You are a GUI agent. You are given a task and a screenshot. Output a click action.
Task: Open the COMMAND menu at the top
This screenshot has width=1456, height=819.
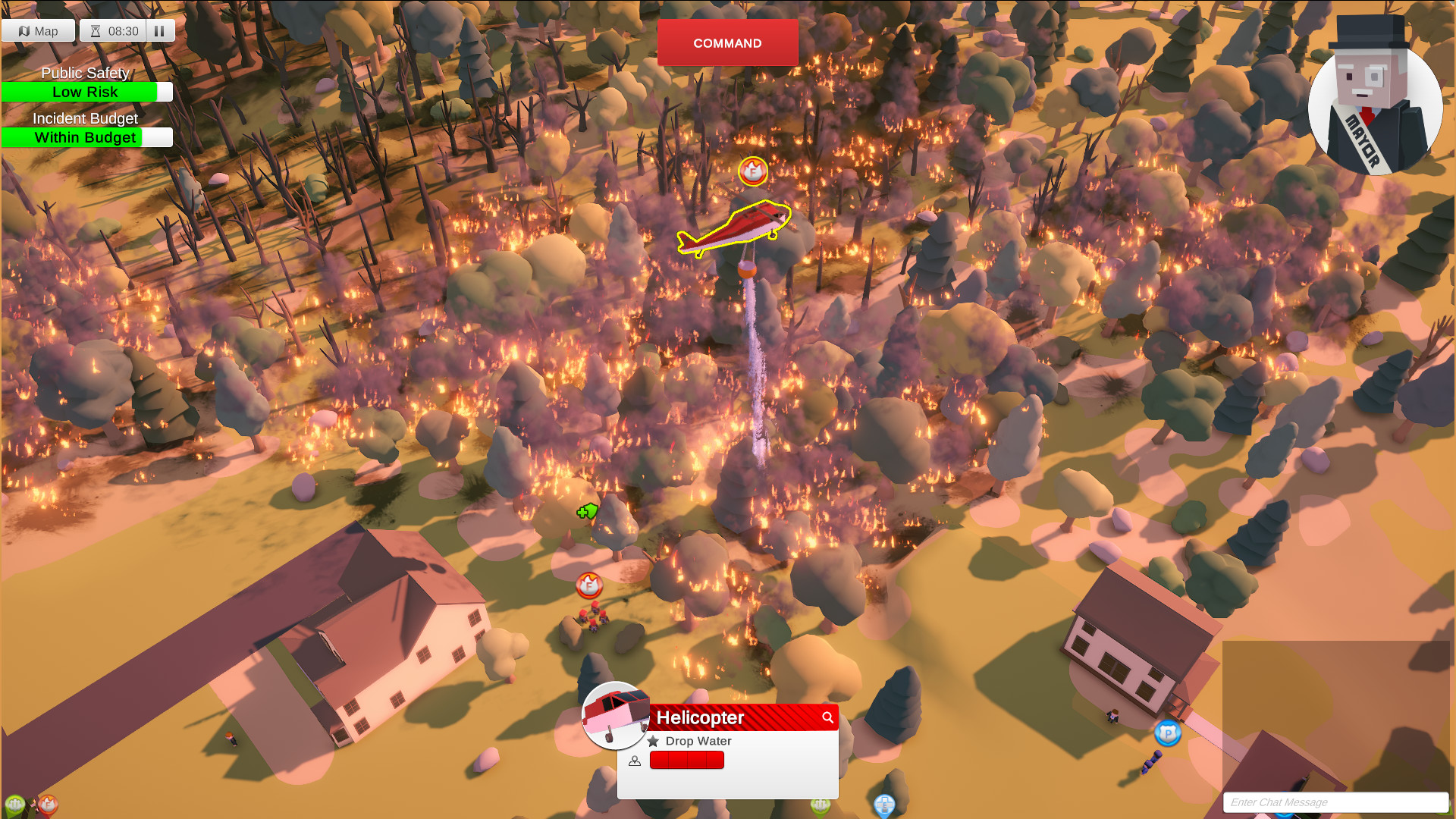click(727, 43)
